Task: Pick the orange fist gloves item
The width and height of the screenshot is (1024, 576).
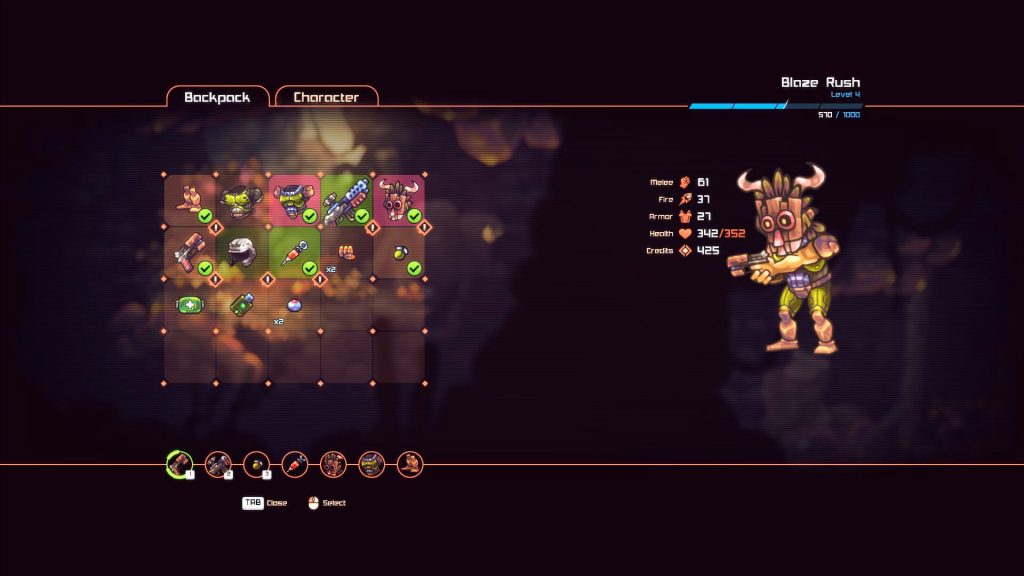Action: point(346,252)
